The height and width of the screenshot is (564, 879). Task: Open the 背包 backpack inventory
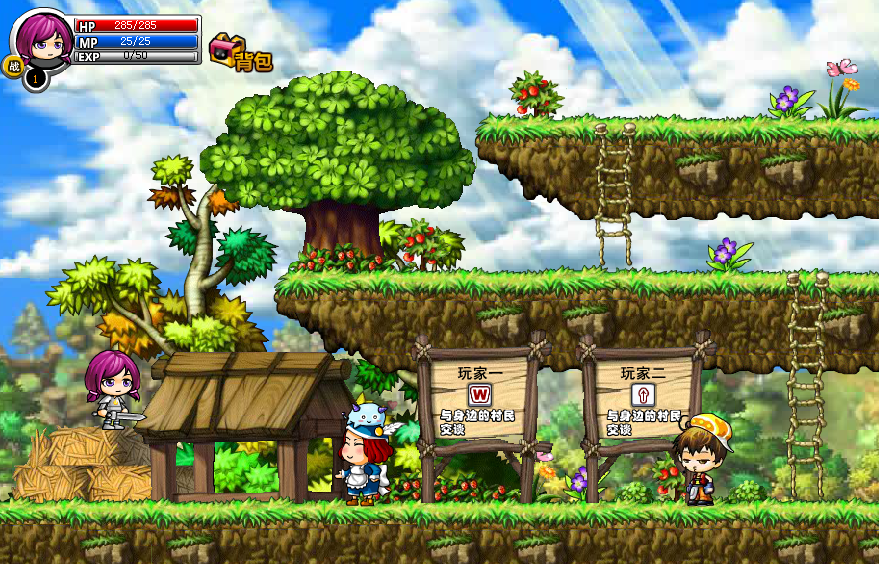pyautogui.click(x=240, y=53)
